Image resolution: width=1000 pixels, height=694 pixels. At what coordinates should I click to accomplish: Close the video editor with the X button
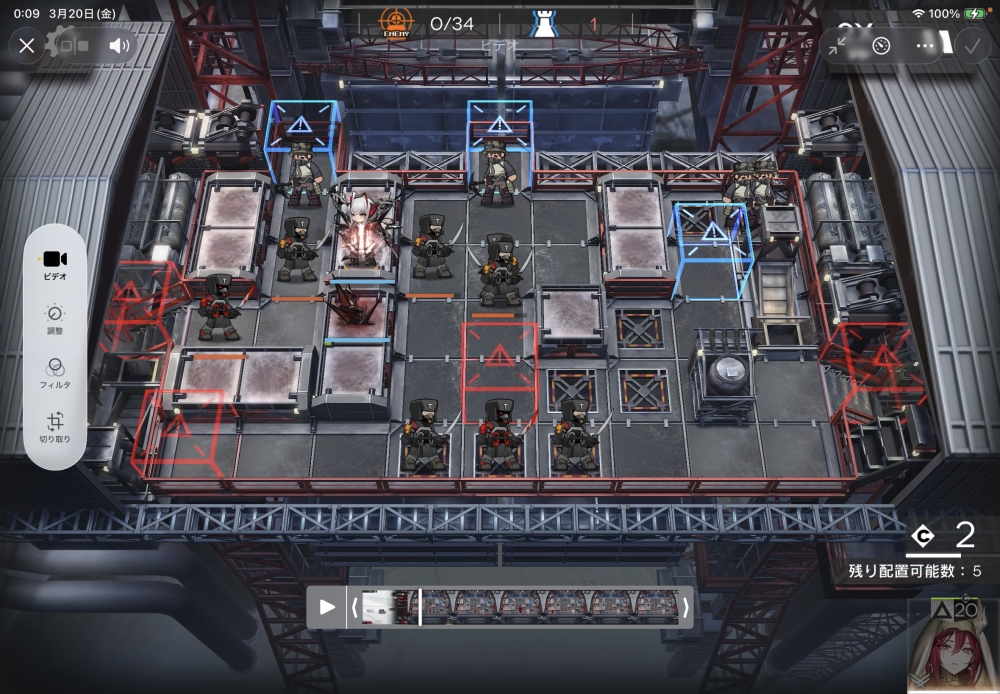(27, 45)
